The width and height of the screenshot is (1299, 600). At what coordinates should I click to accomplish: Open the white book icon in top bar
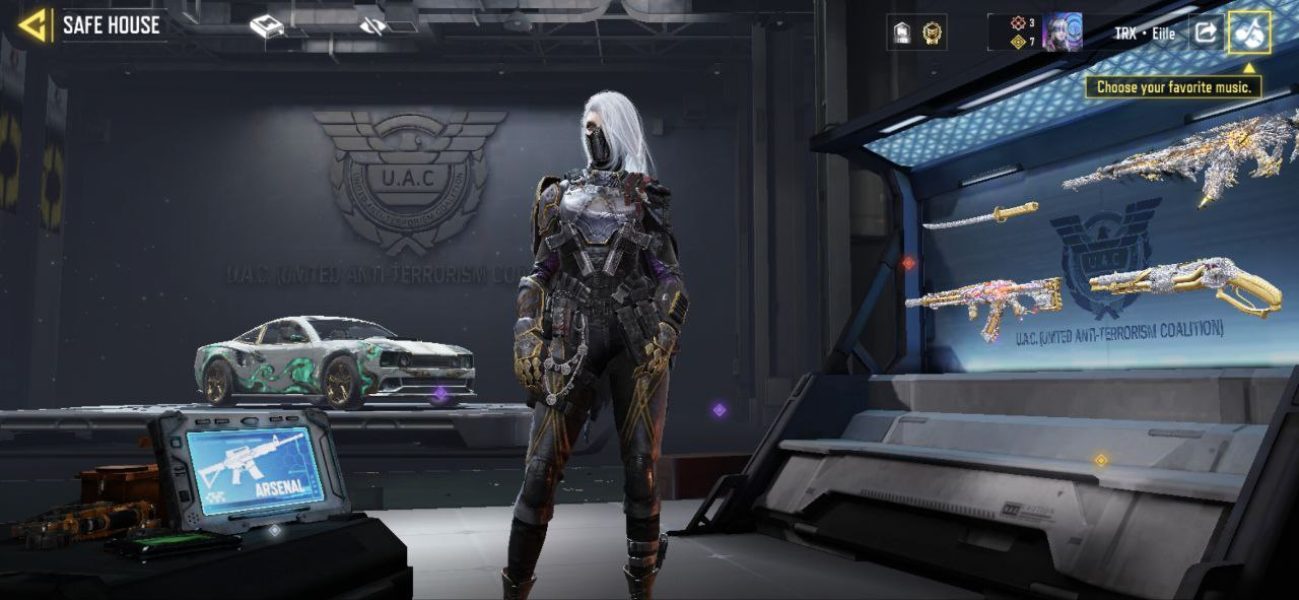click(x=267, y=27)
